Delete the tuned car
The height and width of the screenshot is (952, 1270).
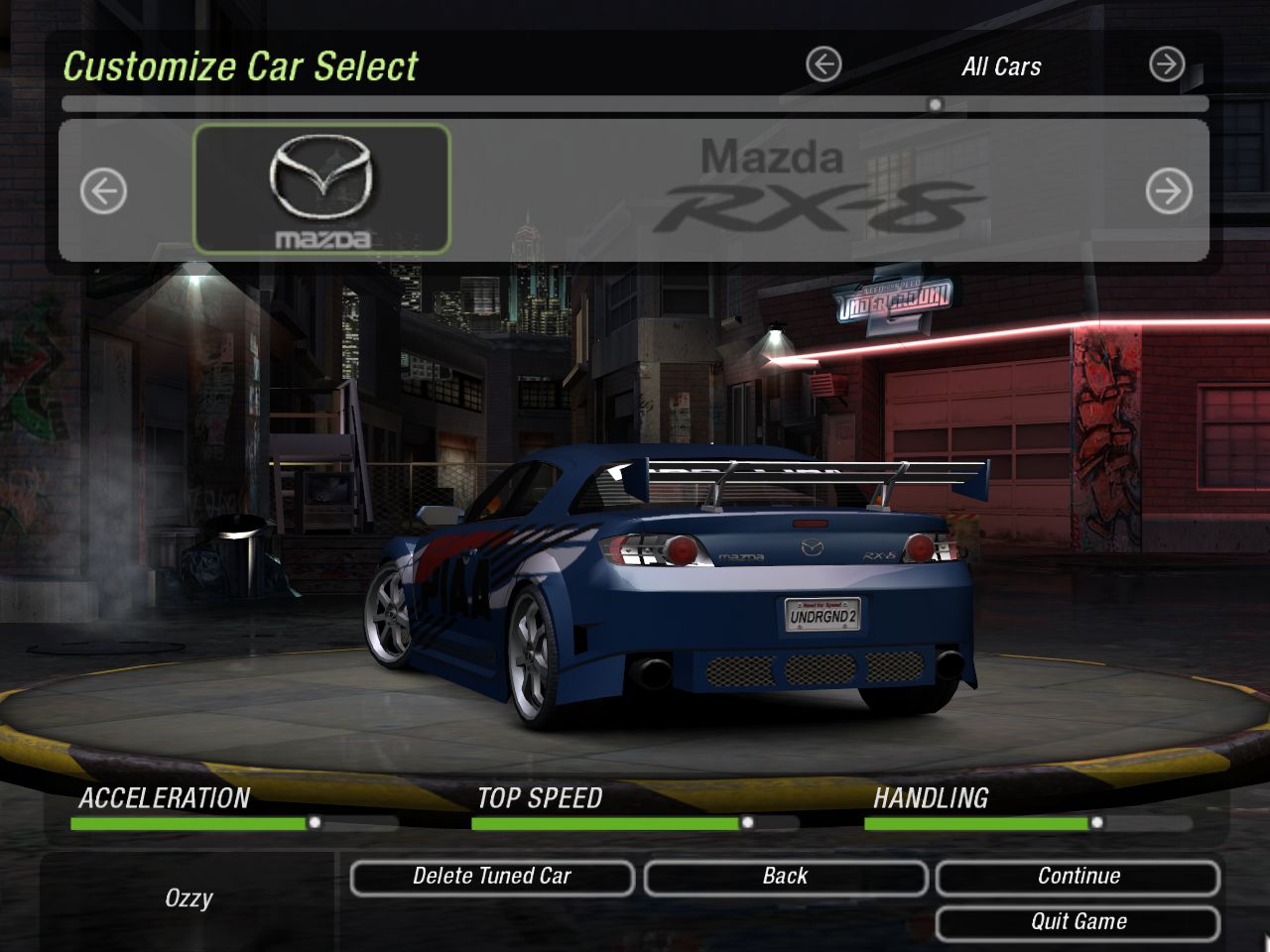pyautogui.click(x=492, y=877)
